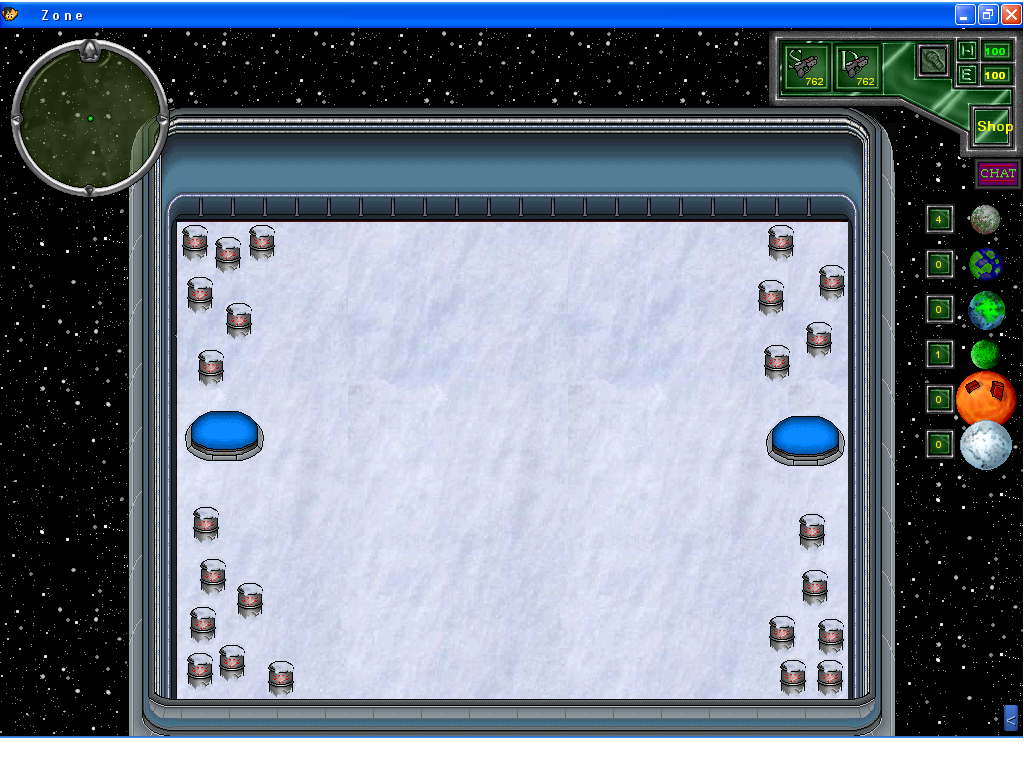Select the orange lava planet
The width and height of the screenshot is (1024, 768).
pos(985,398)
